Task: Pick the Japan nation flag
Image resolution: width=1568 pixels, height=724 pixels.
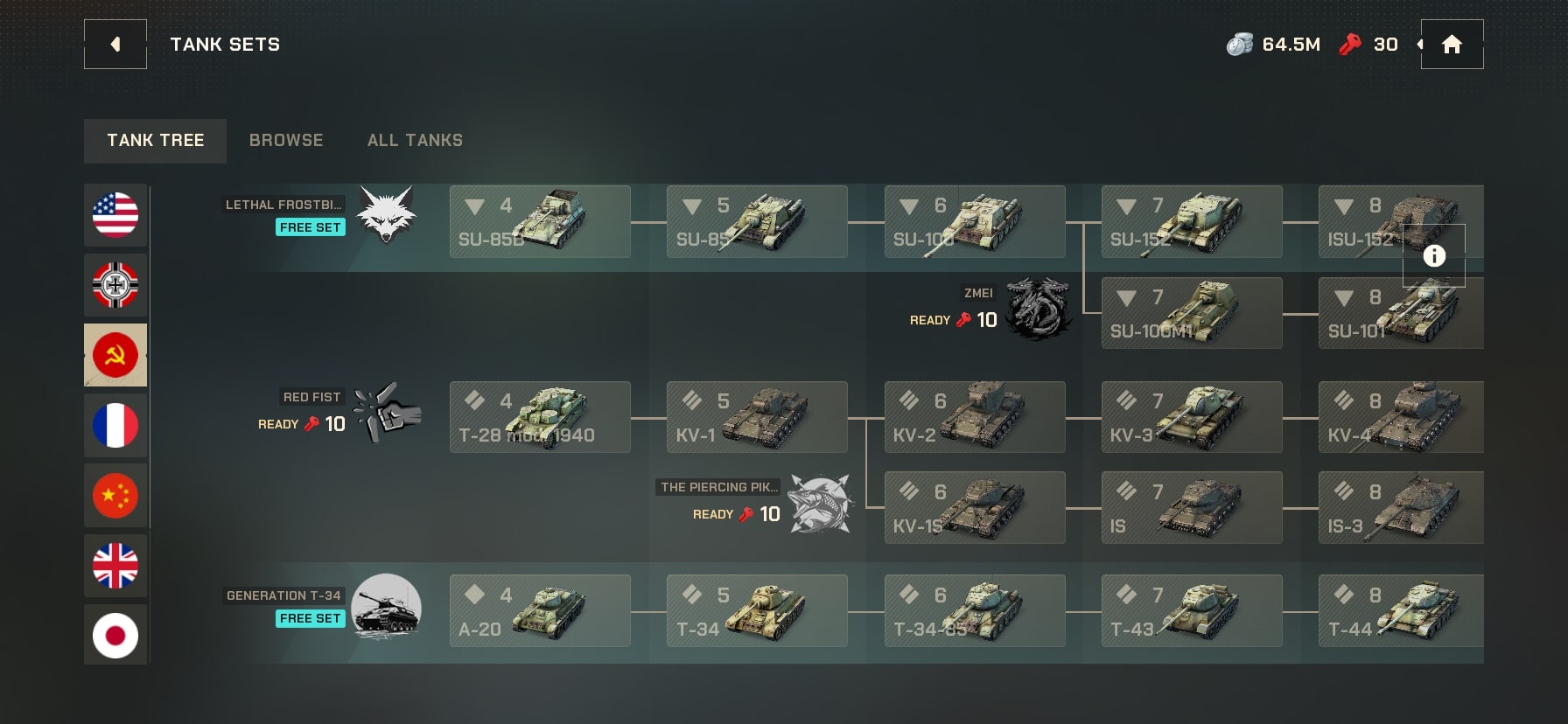Action: tap(115, 635)
